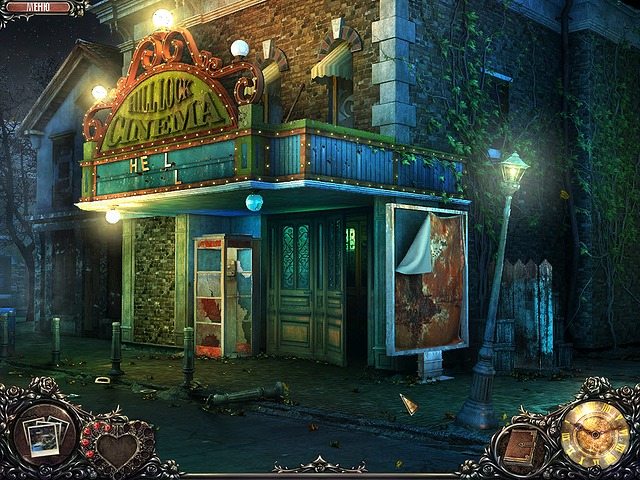Screen dimensions: 640x480
Task: Open the brown journal book
Action: click(x=519, y=446)
